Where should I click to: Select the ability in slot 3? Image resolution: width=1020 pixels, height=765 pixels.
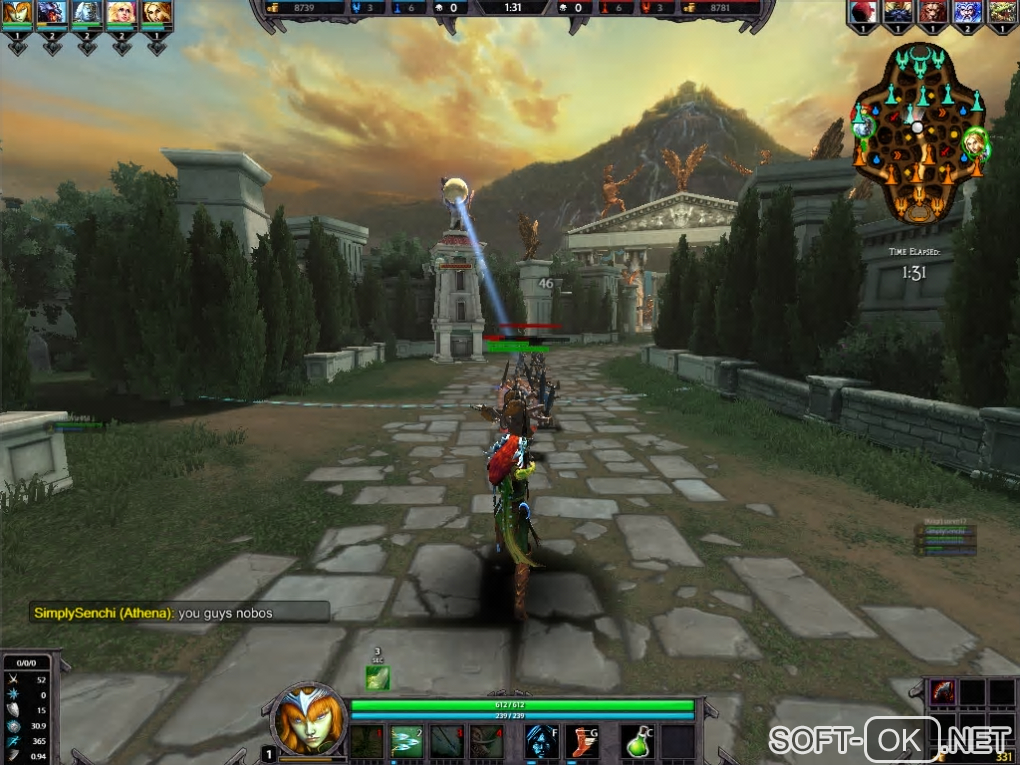pos(446,741)
